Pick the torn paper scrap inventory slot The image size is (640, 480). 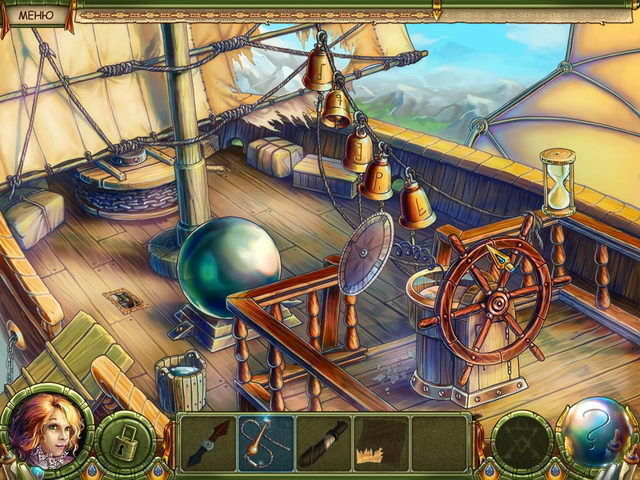pos(381,443)
